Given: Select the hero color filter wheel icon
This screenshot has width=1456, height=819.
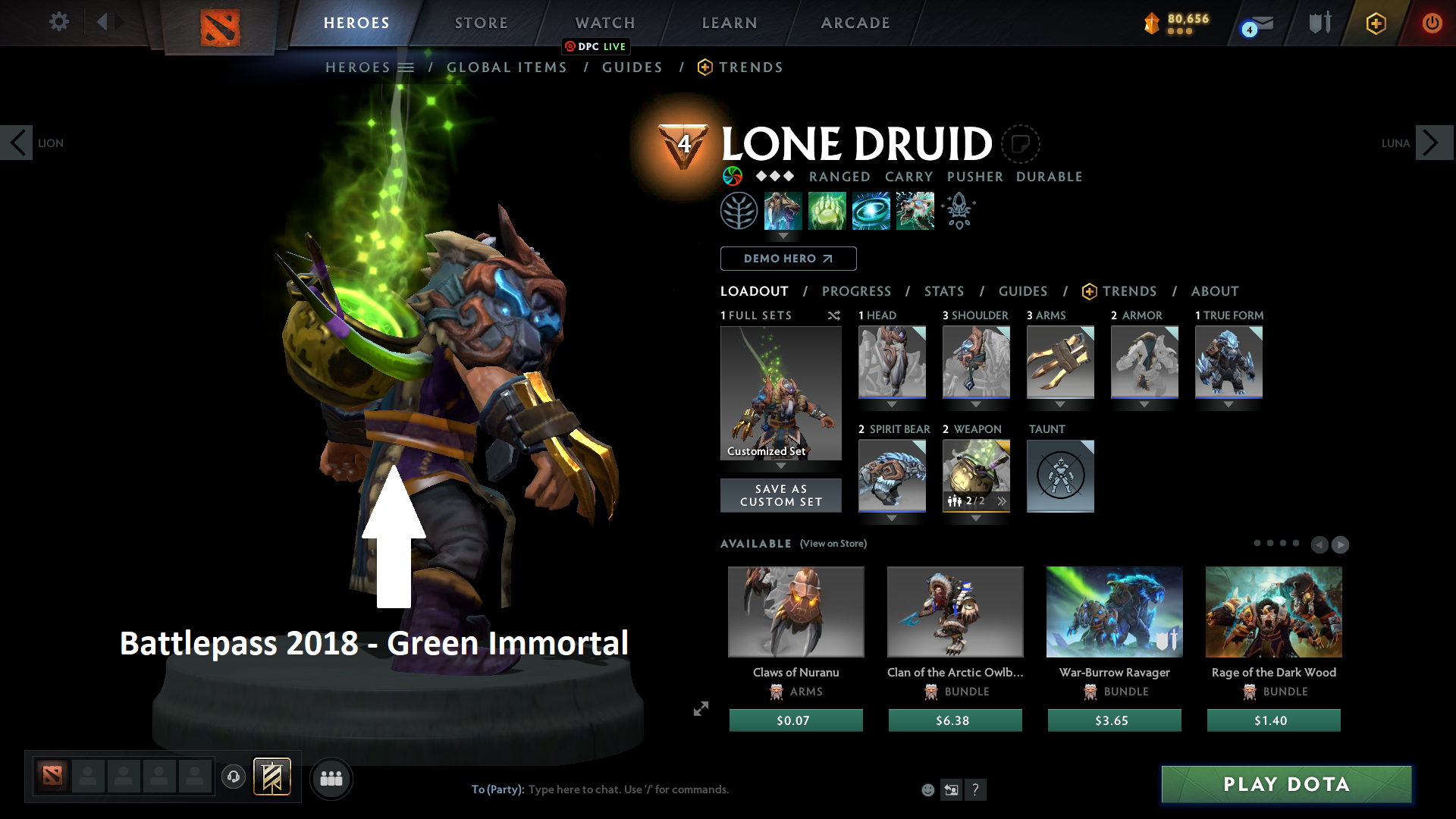Looking at the screenshot, I should pos(733,176).
